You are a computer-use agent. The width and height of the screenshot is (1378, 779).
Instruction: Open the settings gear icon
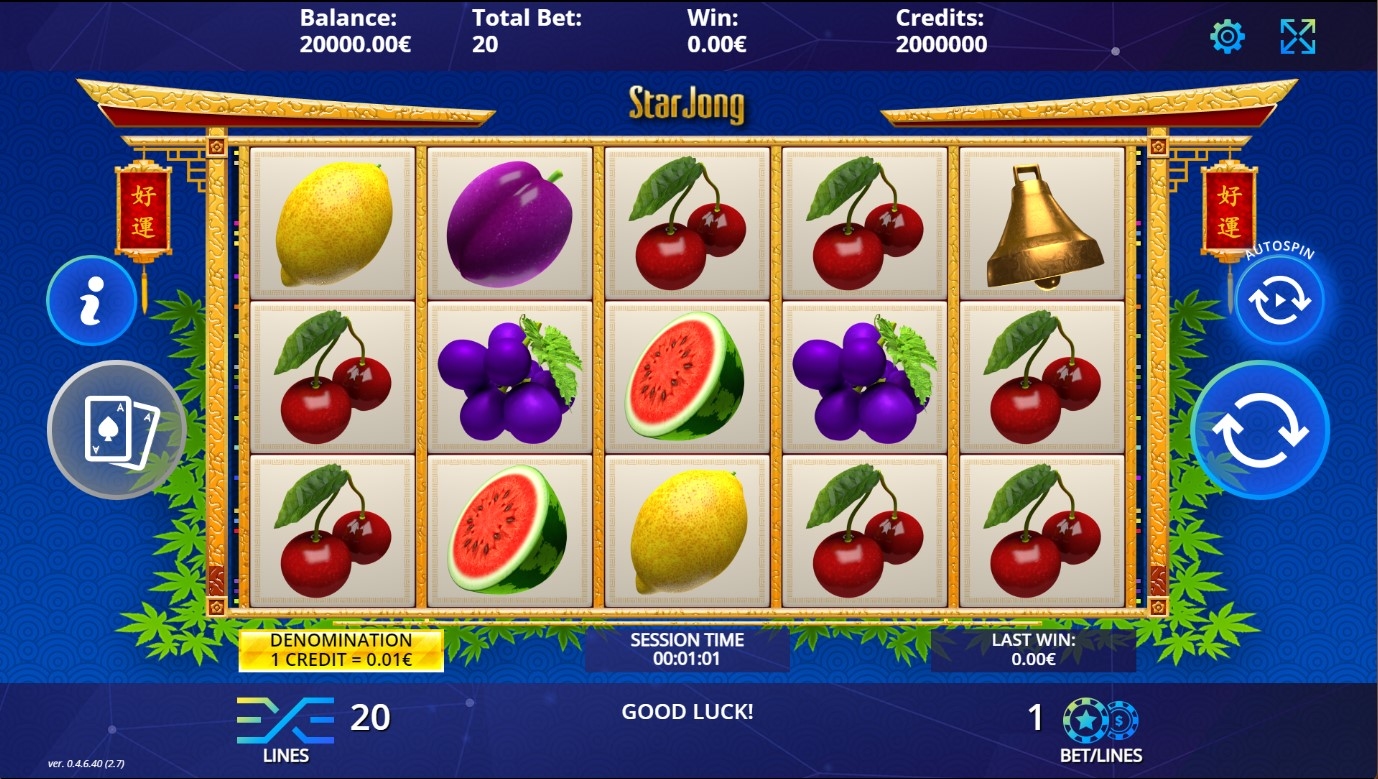(1227, 37)
